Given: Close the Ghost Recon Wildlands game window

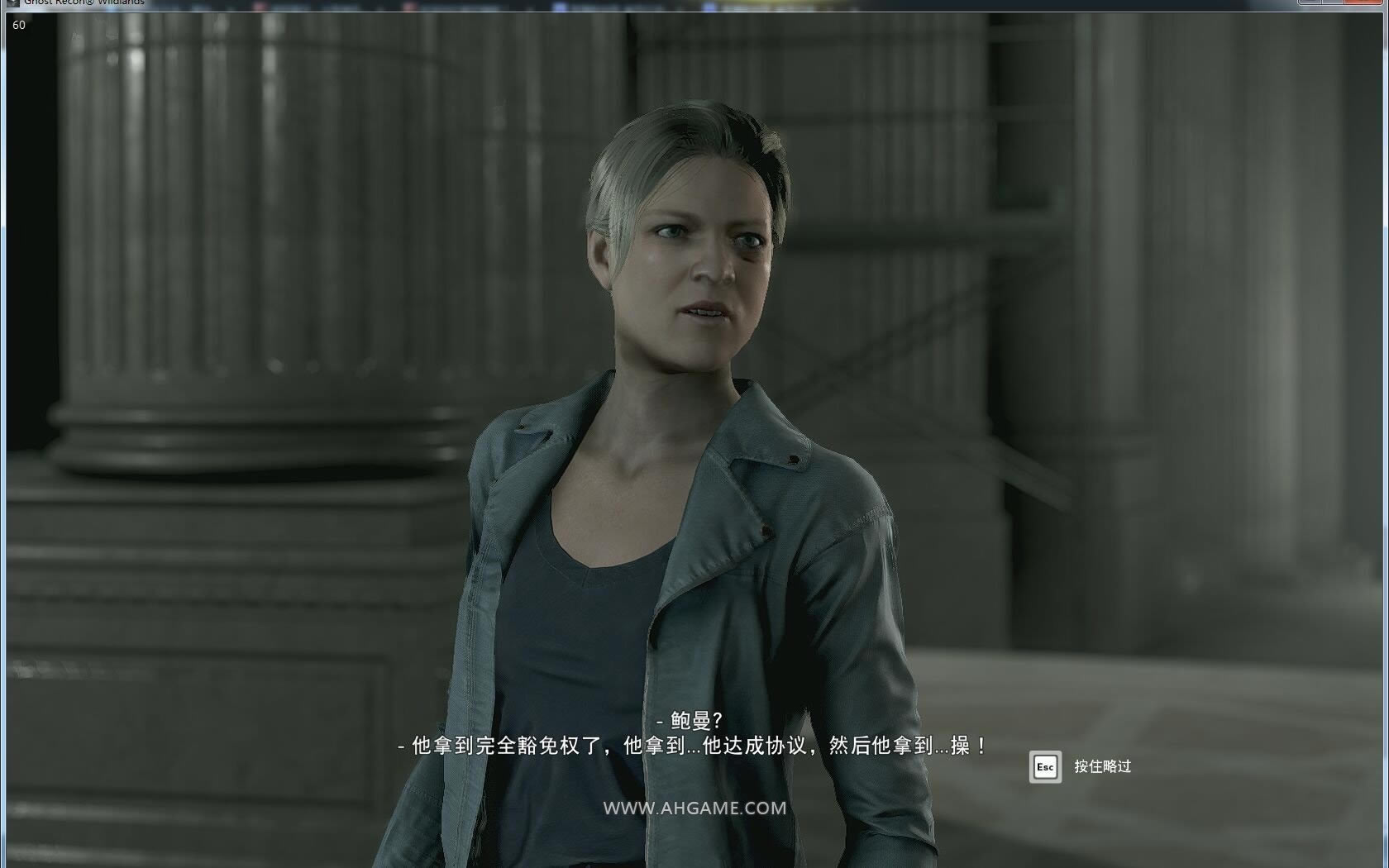Looking at the screenshot, I should (1367, 2).
